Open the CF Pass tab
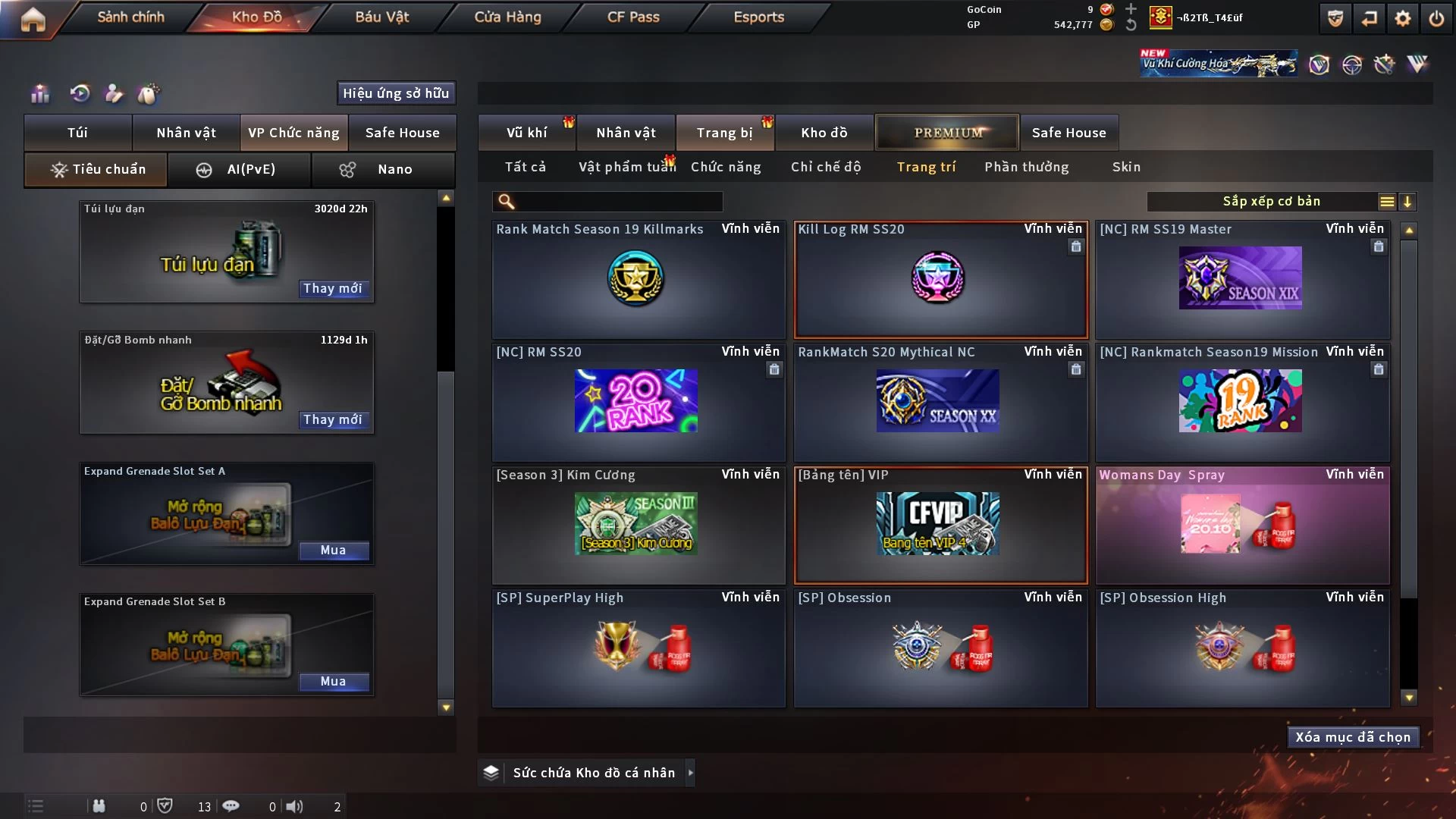Screen dimensions: 1456x819 [x=633, y=17]
